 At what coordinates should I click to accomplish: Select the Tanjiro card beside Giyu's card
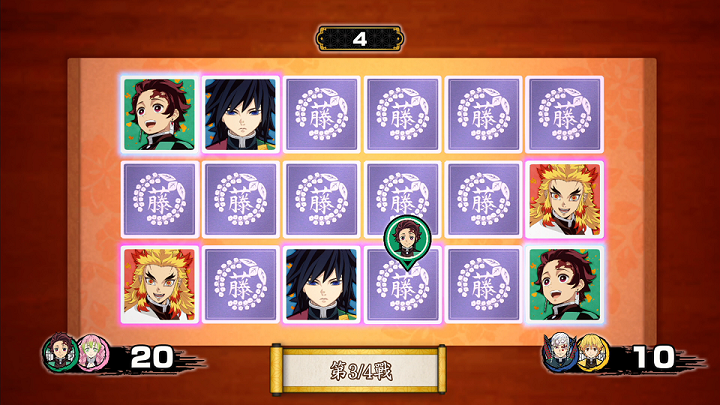[159, 114]
